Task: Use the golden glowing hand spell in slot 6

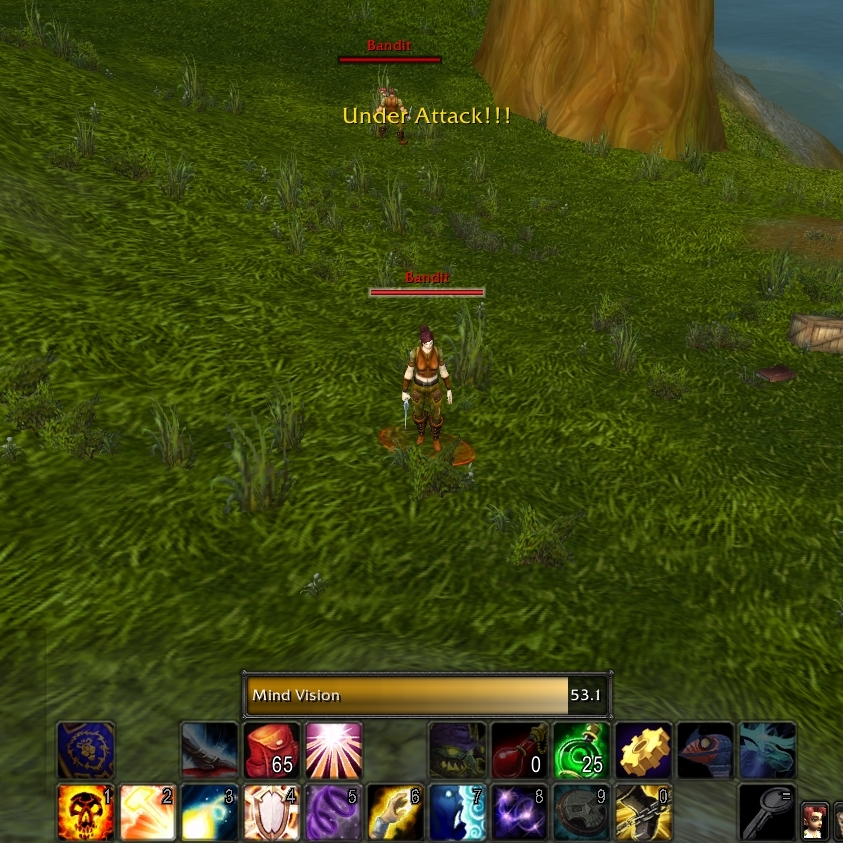Action: [396, 812]
